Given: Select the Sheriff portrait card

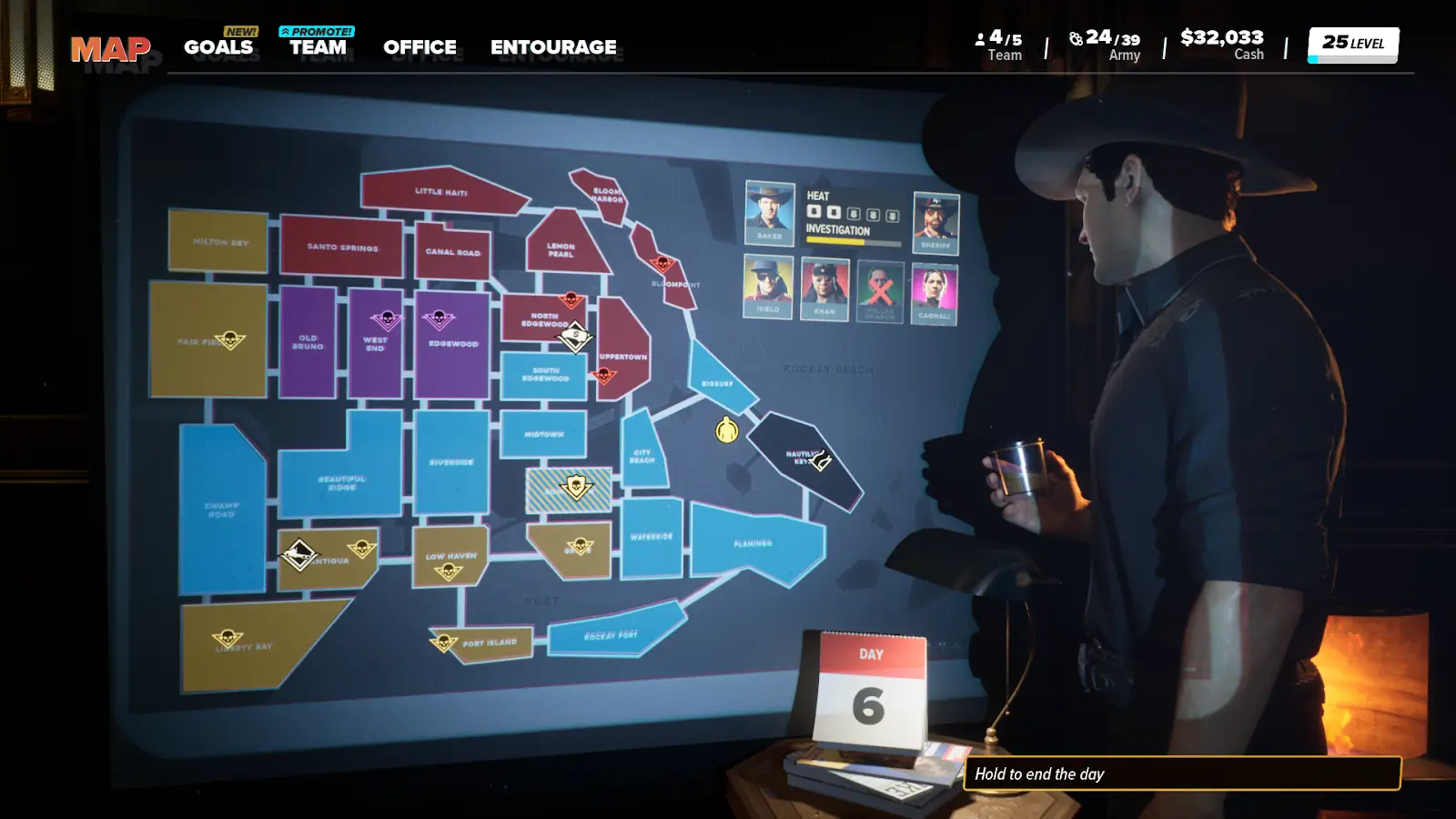Looking at the screenshot, I should pos(935,222).
